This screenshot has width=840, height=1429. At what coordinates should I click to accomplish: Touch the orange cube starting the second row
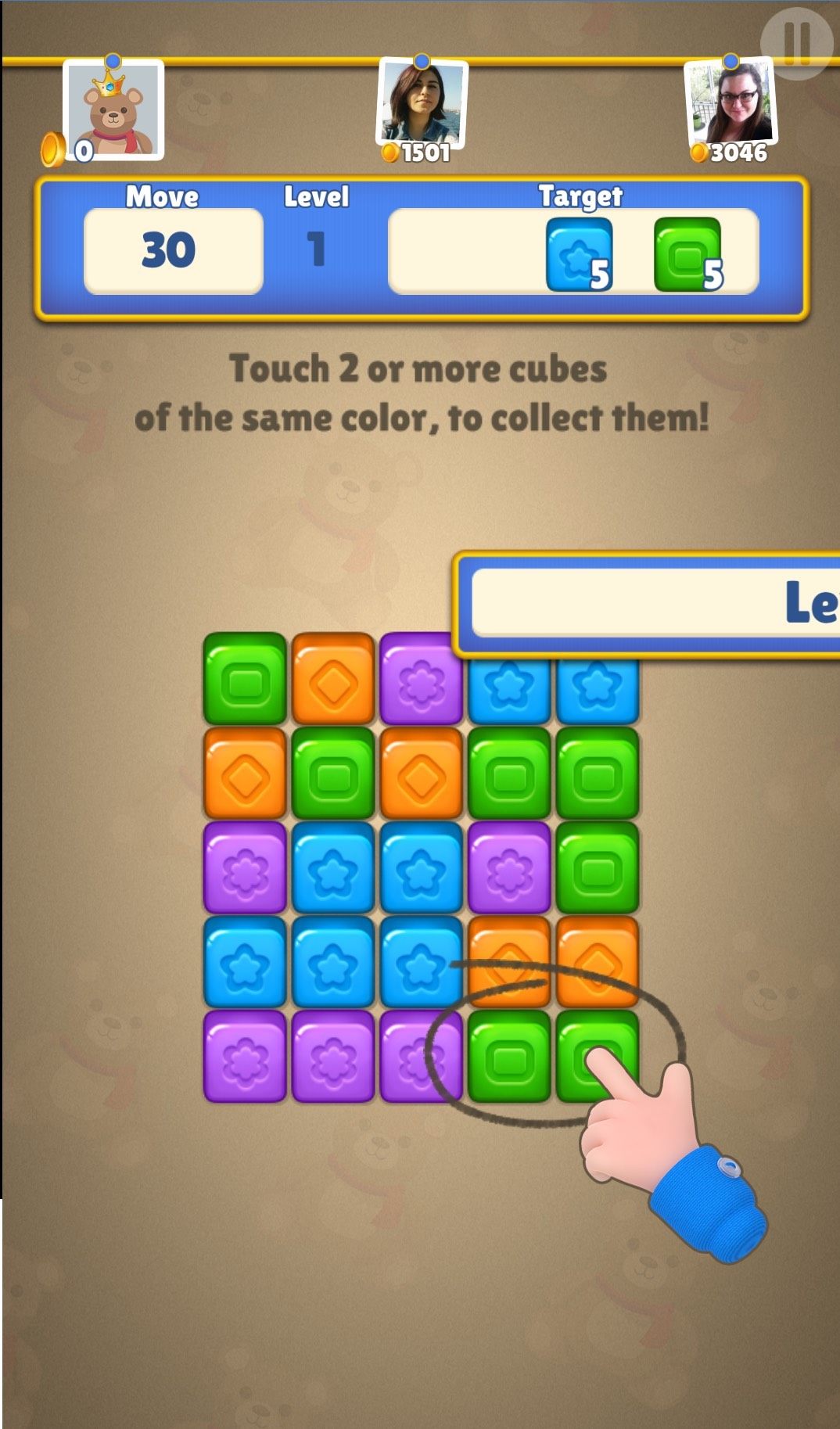[245, 773]
